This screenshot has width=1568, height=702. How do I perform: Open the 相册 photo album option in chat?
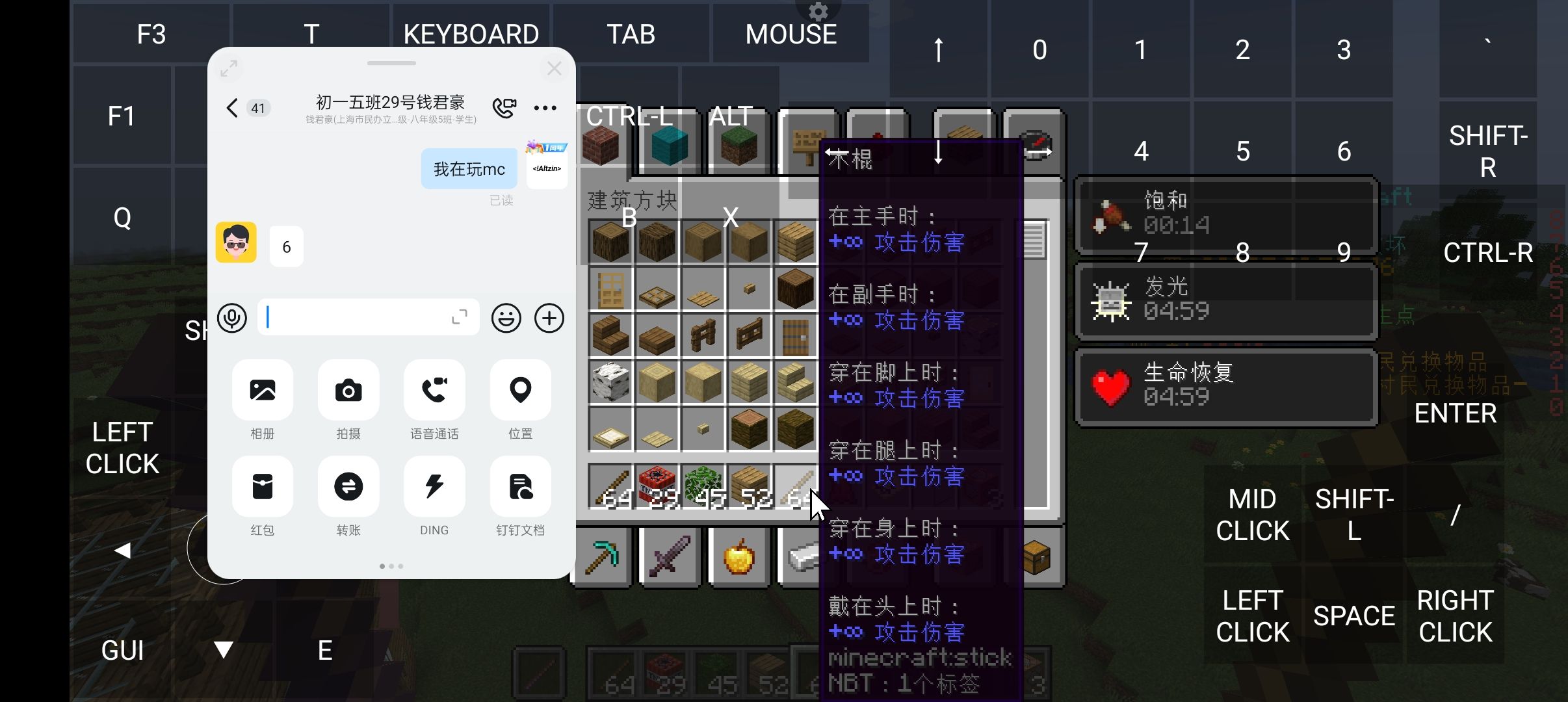(263, 391)
